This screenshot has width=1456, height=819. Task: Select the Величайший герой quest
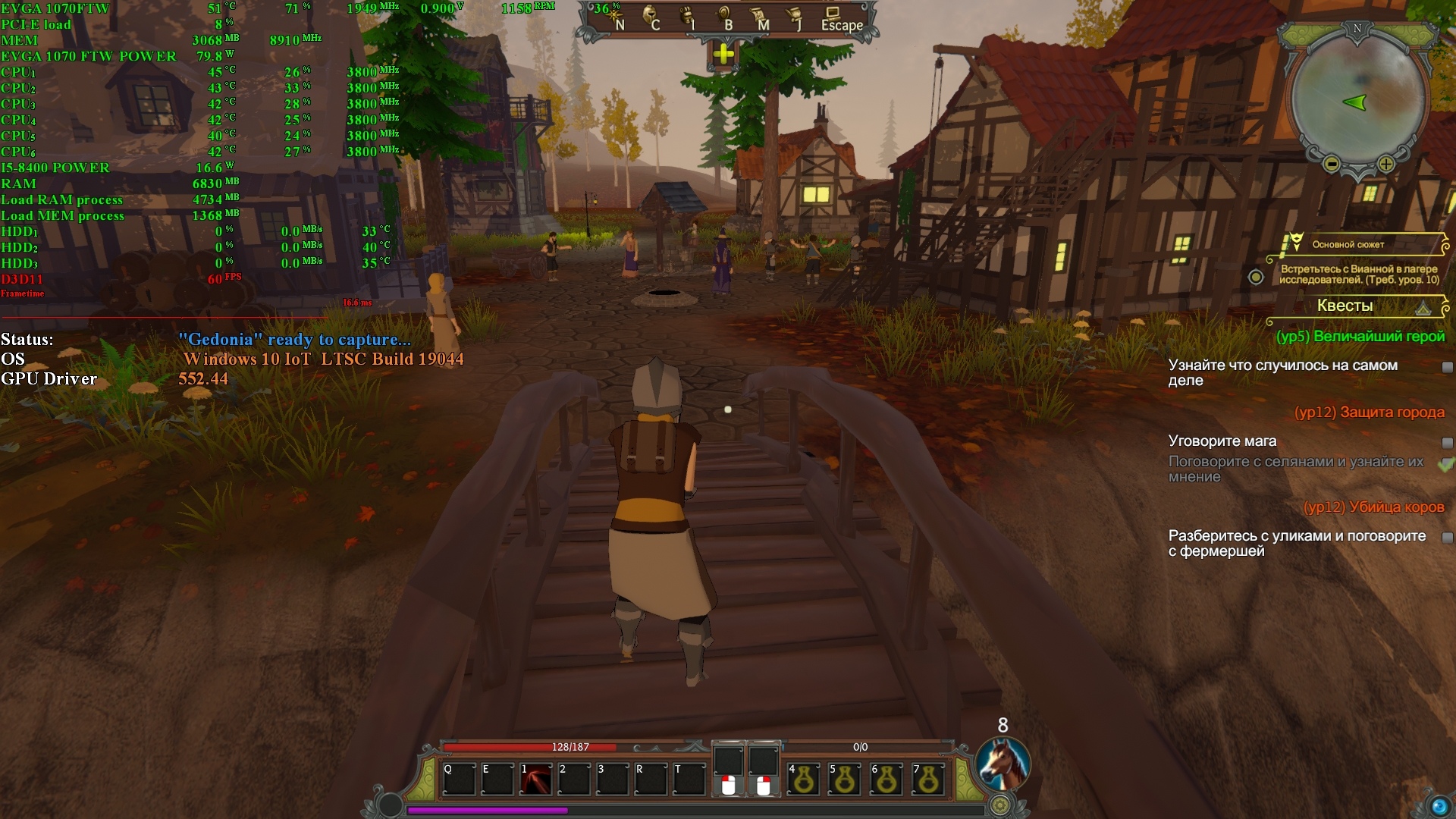1360,337
